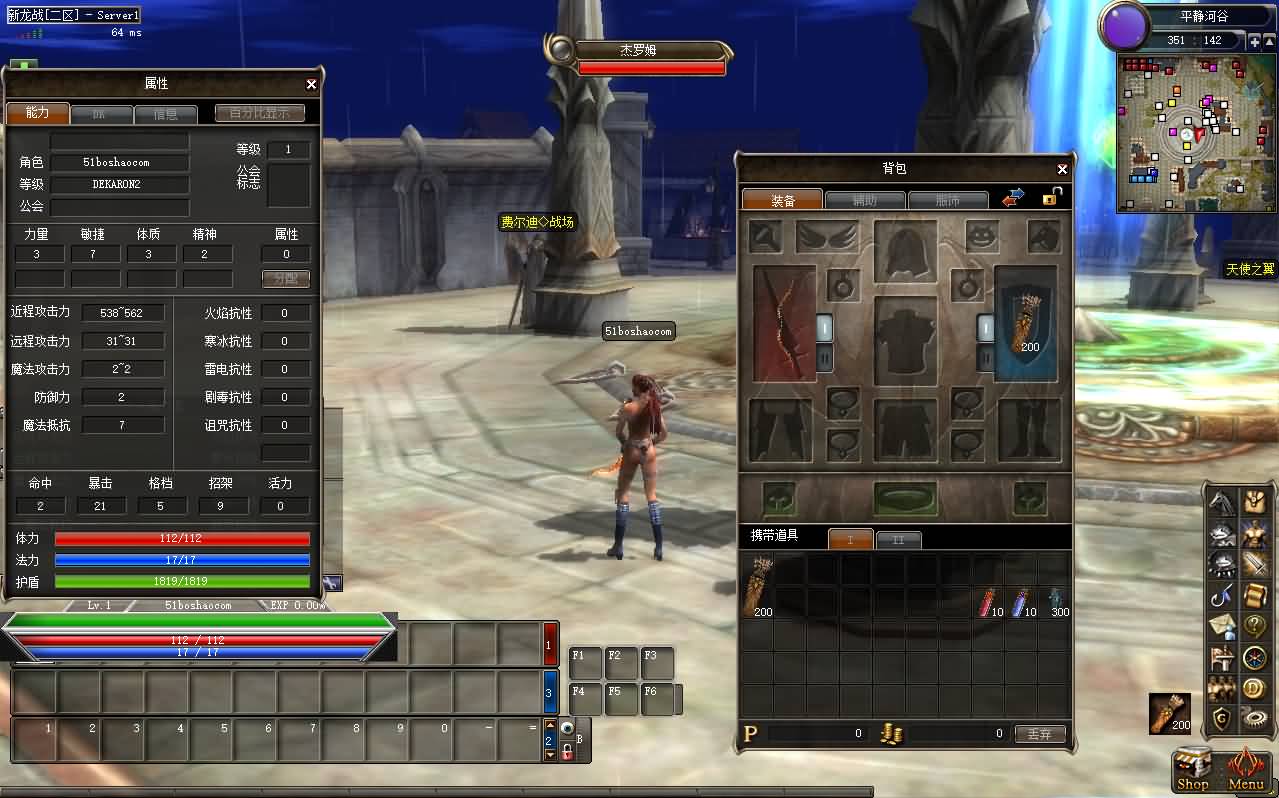This screenshot has height=798, width=1279.
Task: Select the equipped bow weapon slot
Action: click(784, 323)
